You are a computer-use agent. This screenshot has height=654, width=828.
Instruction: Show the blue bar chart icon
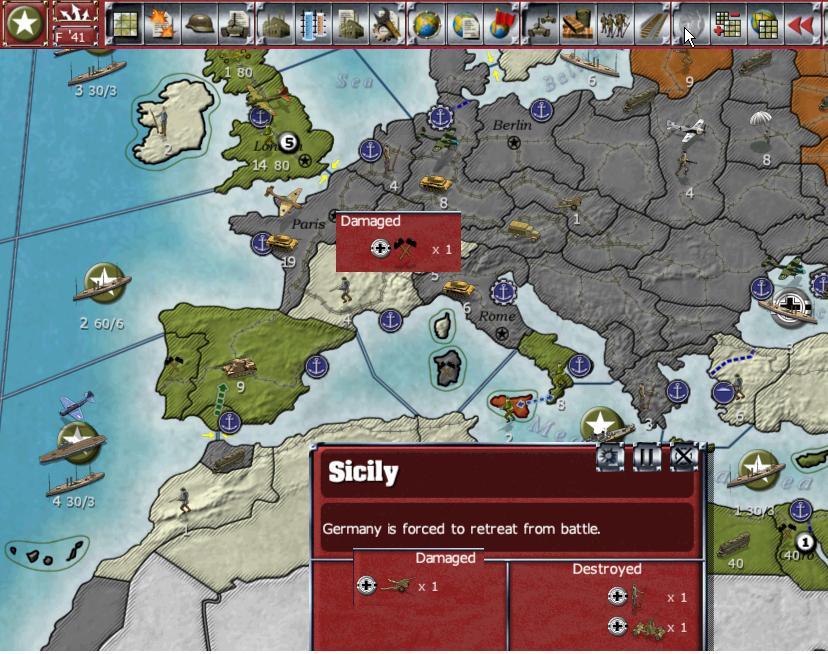point(312,24)
